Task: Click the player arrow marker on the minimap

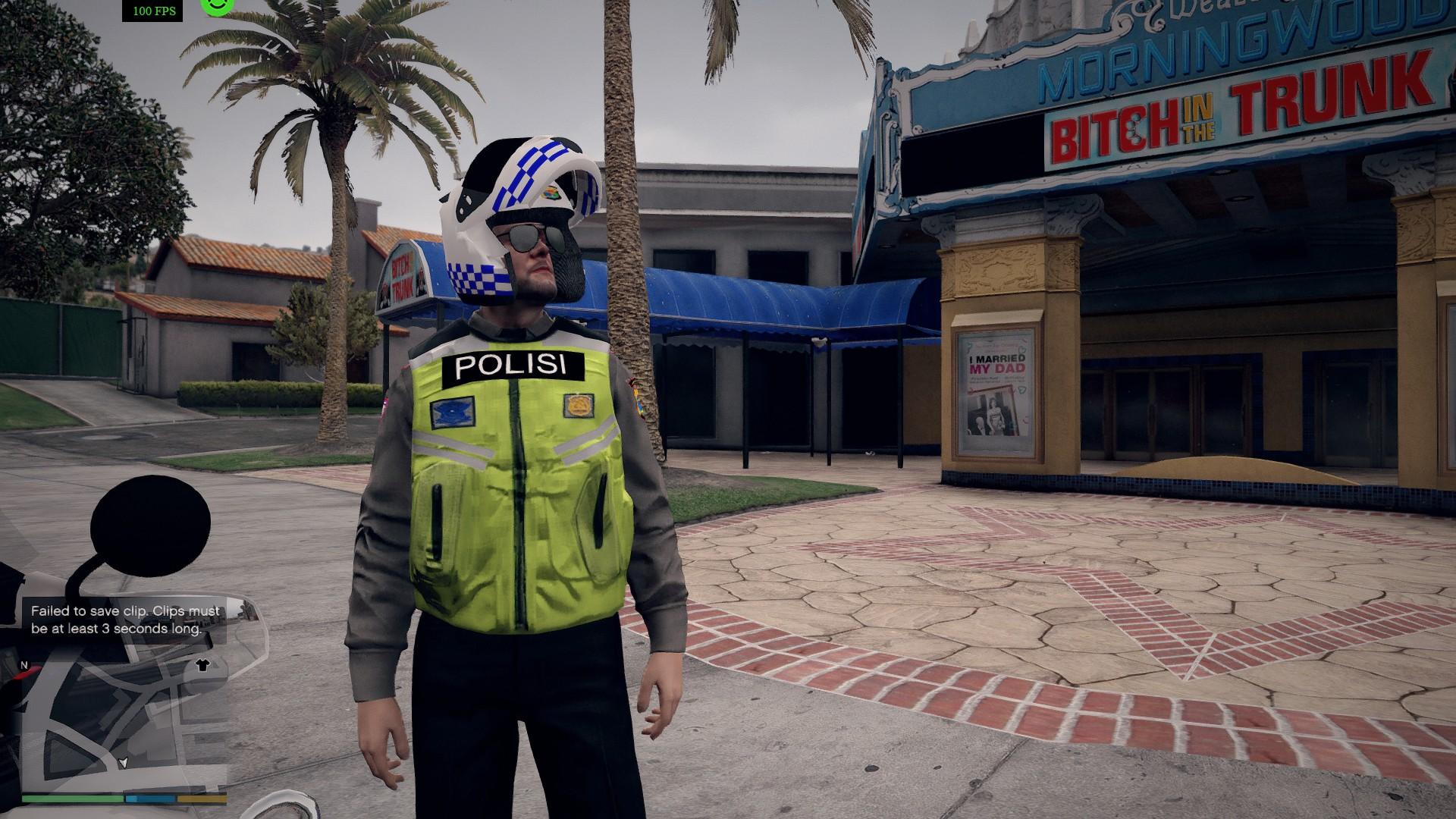Action: point(124,763)
